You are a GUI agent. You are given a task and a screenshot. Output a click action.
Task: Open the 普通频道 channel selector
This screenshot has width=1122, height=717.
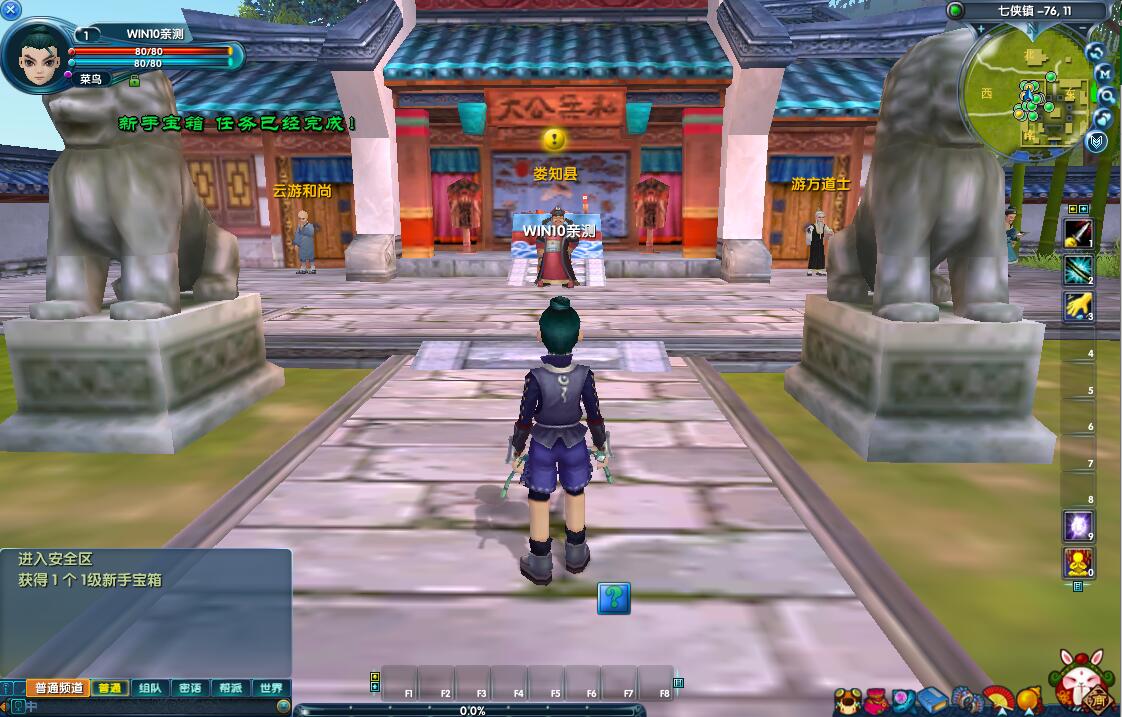tap(59, 688)
